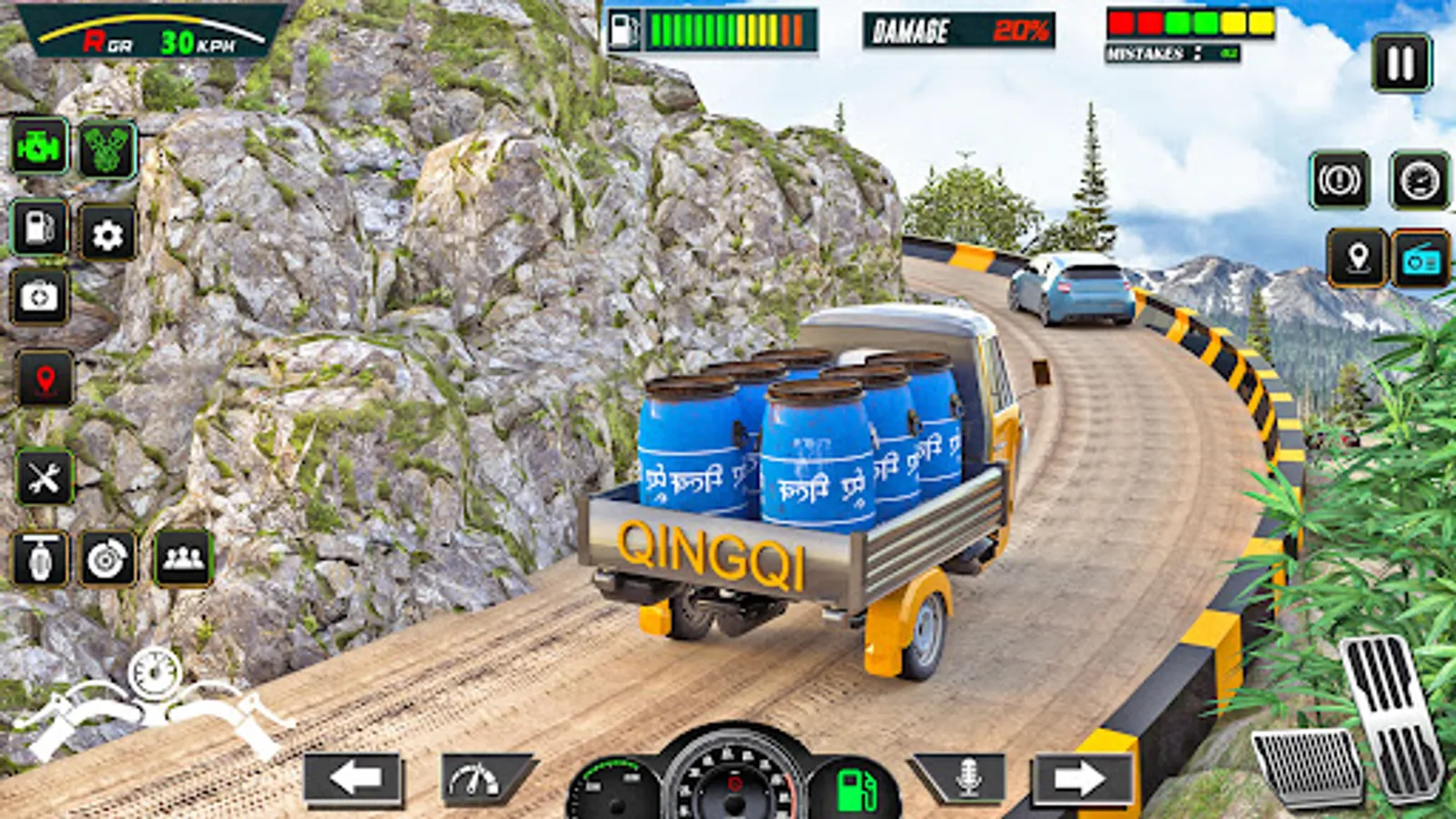
Task: Activate the speedometer cruise control icon
Action: point(1419,180)
